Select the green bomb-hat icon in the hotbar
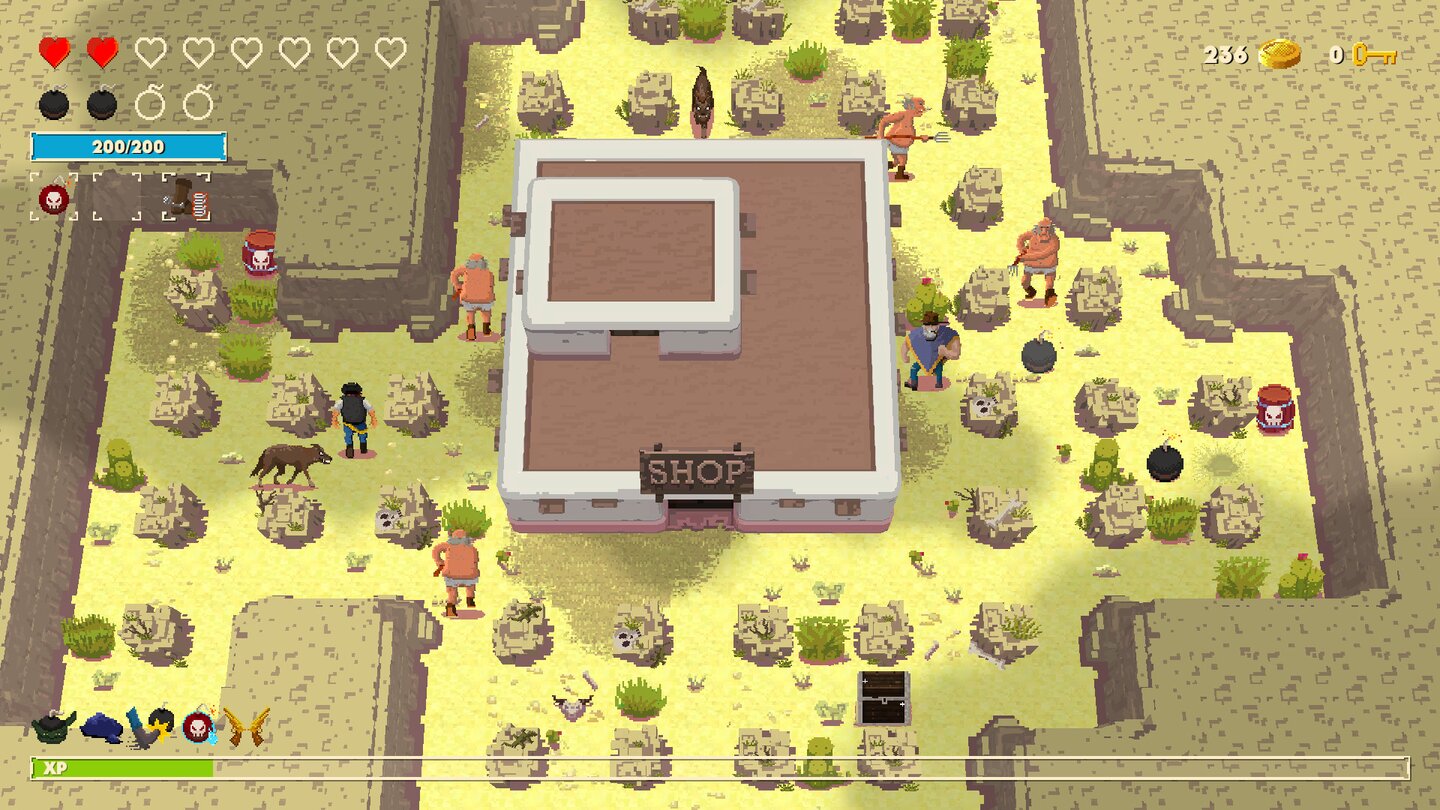 pyautogui.click(x=52, y=727)
